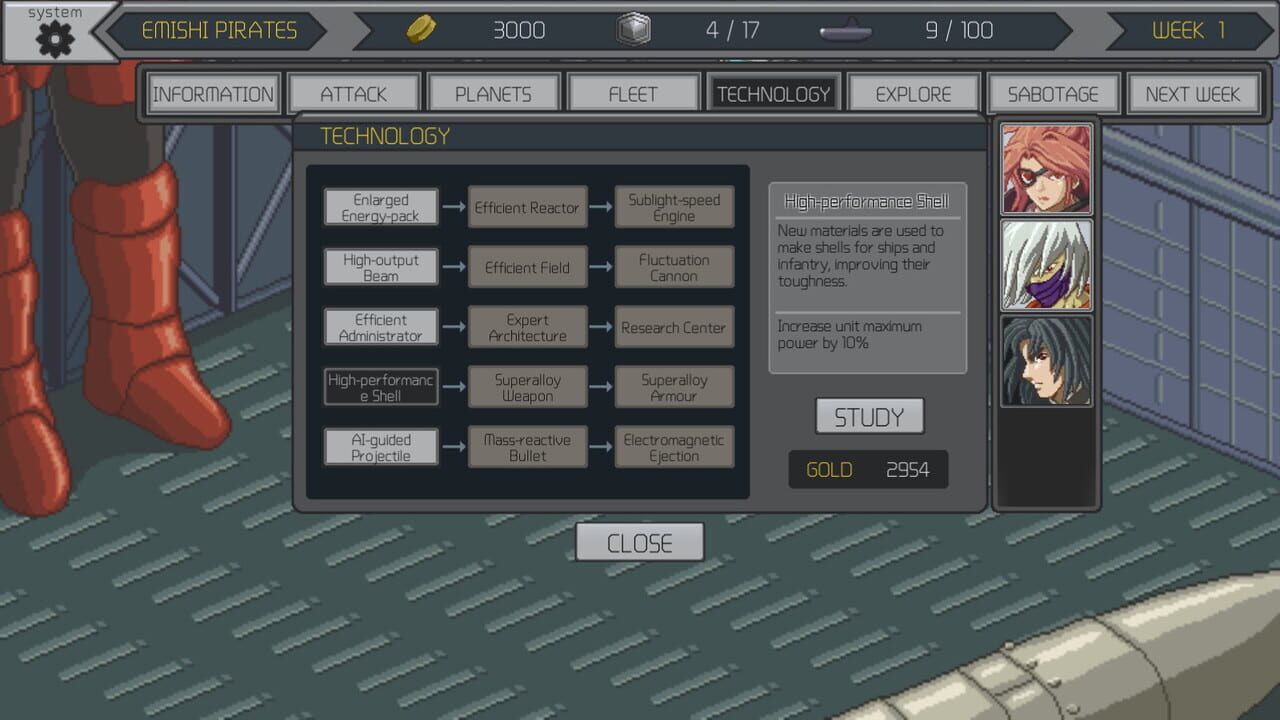View the white-haired character portrait
Image resolution: width=1280 pixels, height=720 pixels.
coord(1046,263)
